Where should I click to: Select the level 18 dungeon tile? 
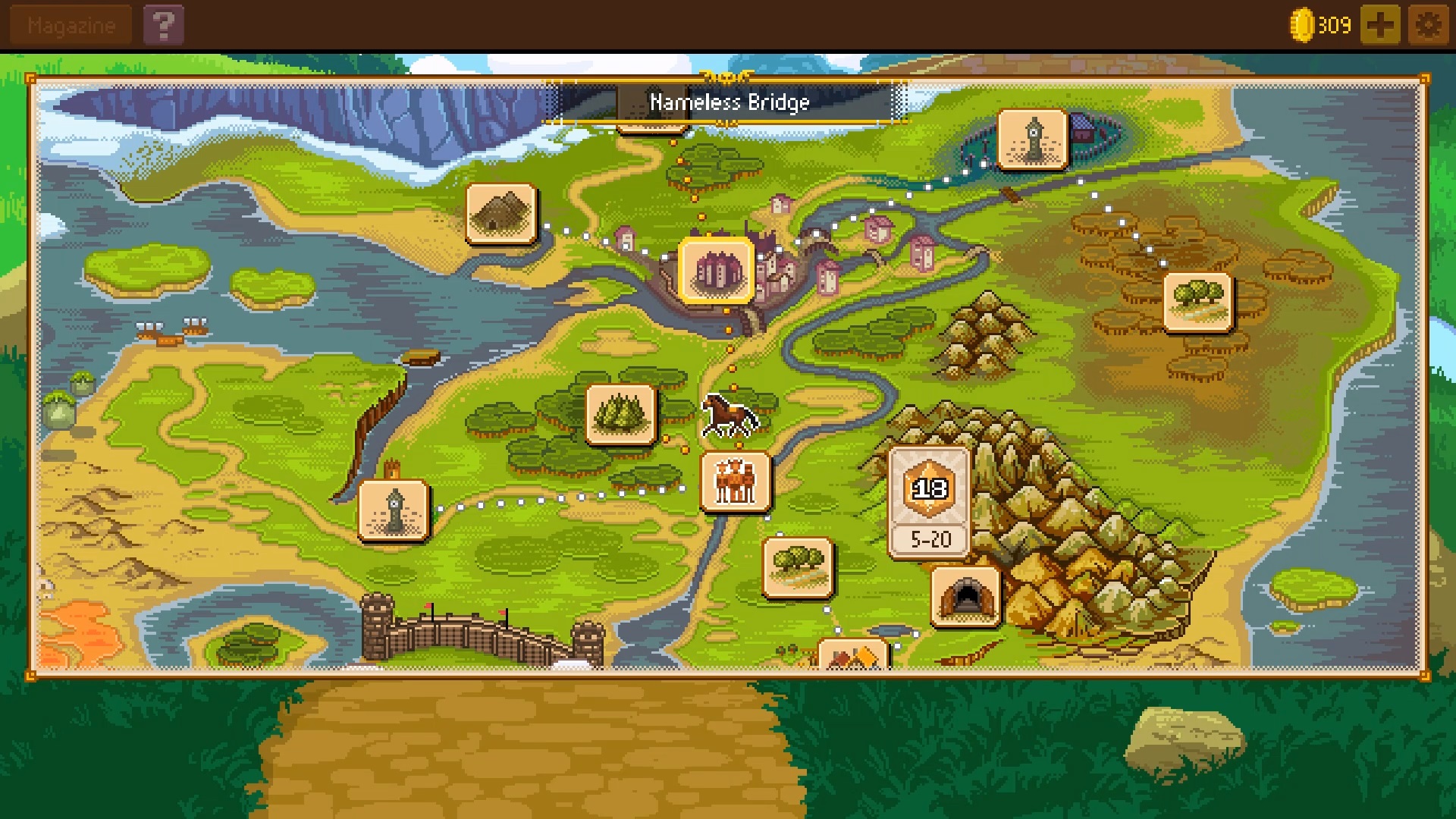(x=929, y=502)
